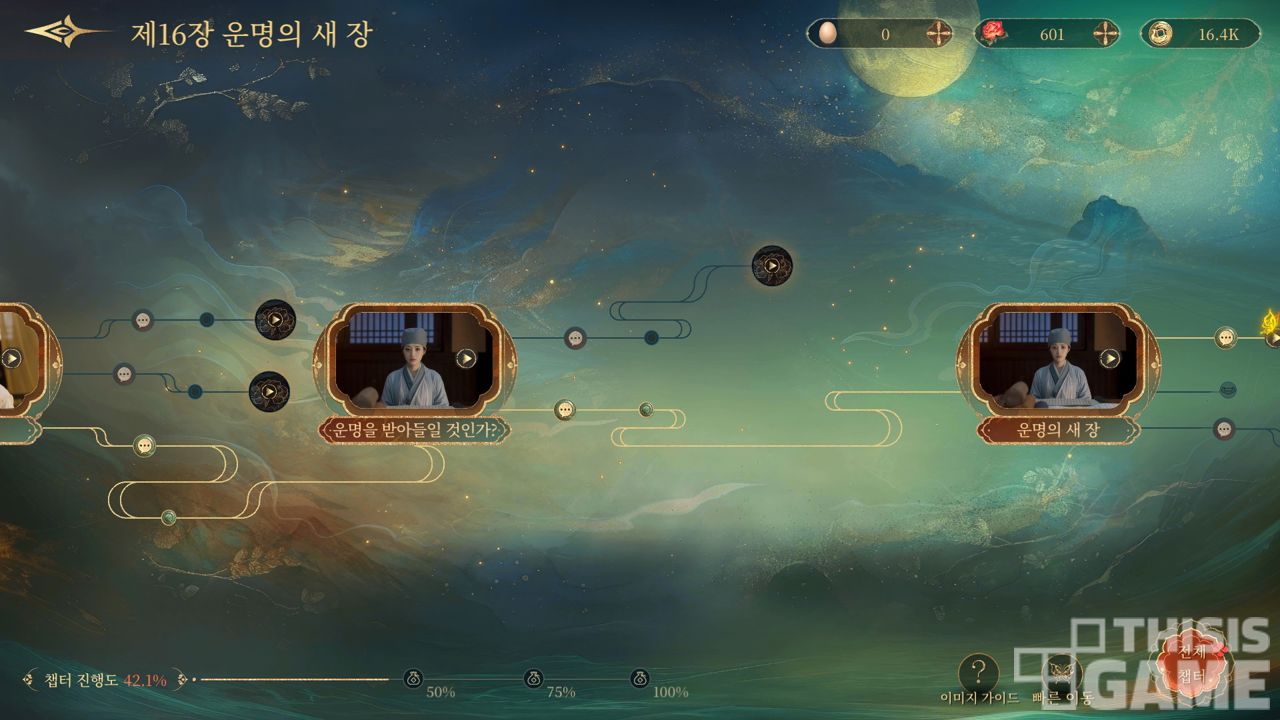Viewport: 1280px width, 720px height.
Task: Open the 전체 챕터 chapter list
Action: coord(1194,662)
